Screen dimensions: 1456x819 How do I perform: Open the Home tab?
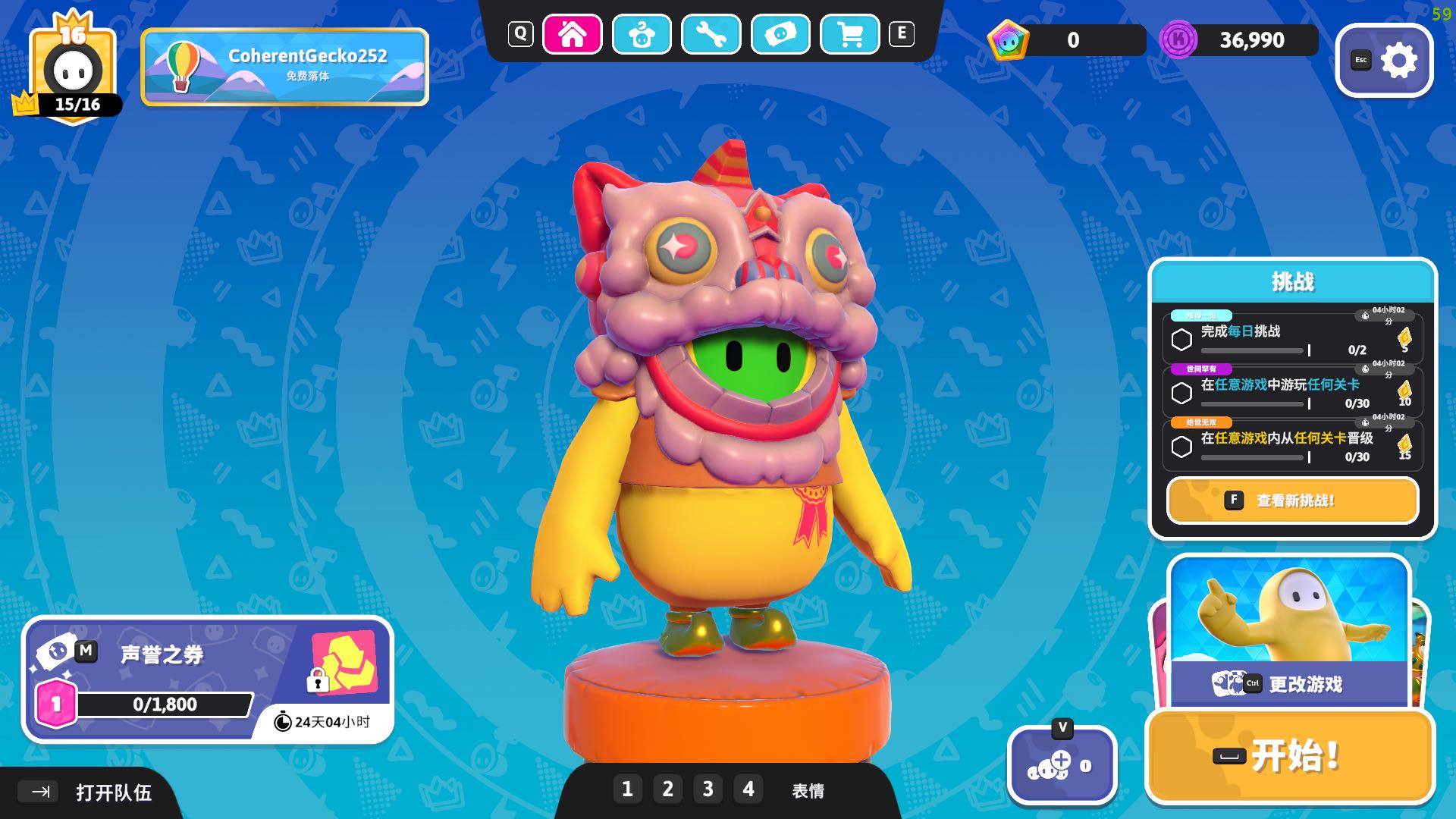(x=573, y=34)
